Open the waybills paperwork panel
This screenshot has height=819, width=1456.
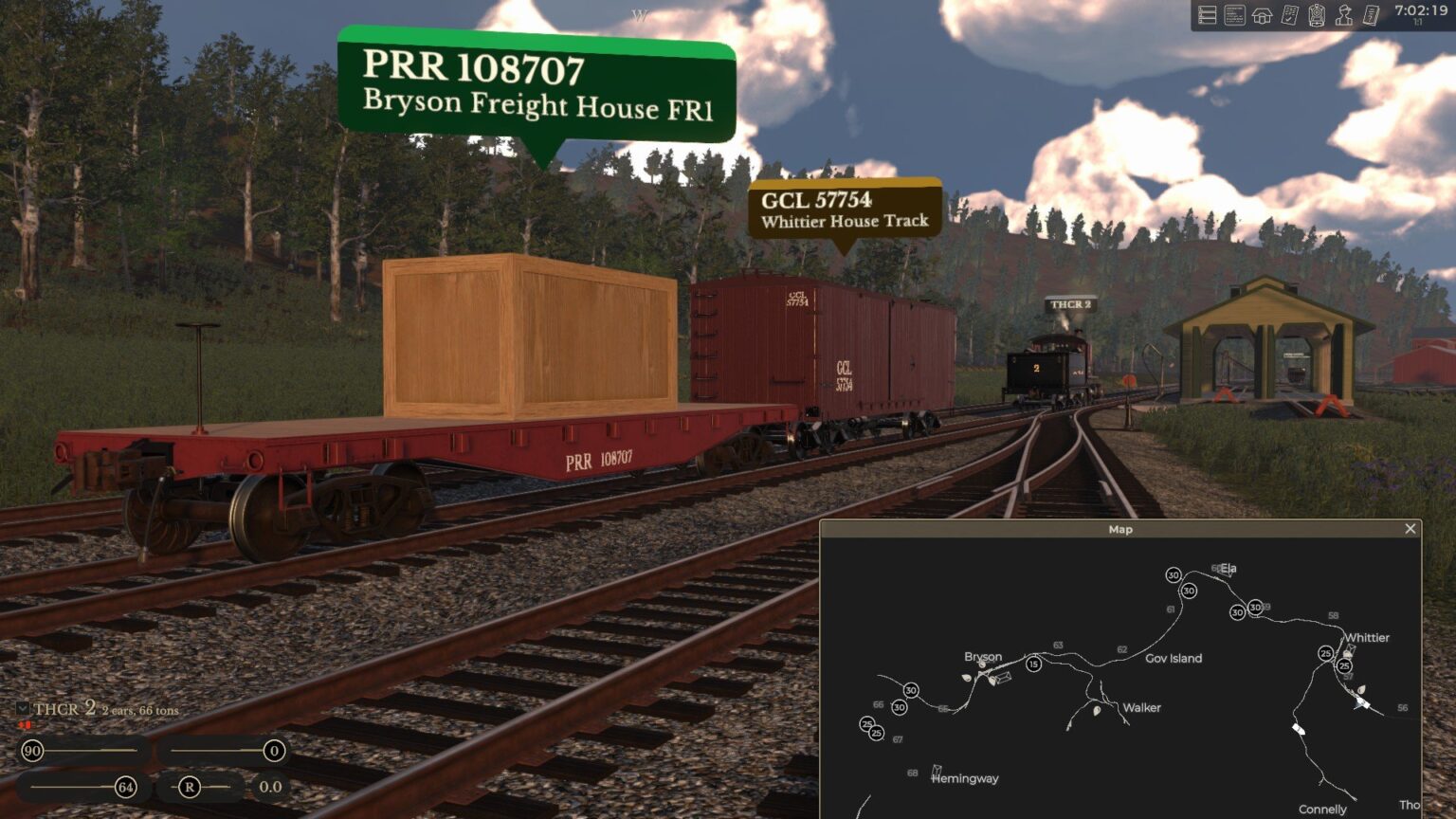(1233, 14)
